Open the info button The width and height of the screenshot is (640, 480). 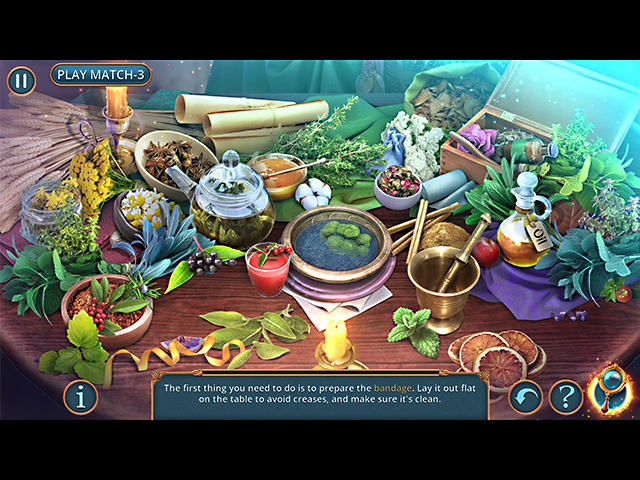click(81, 397)
